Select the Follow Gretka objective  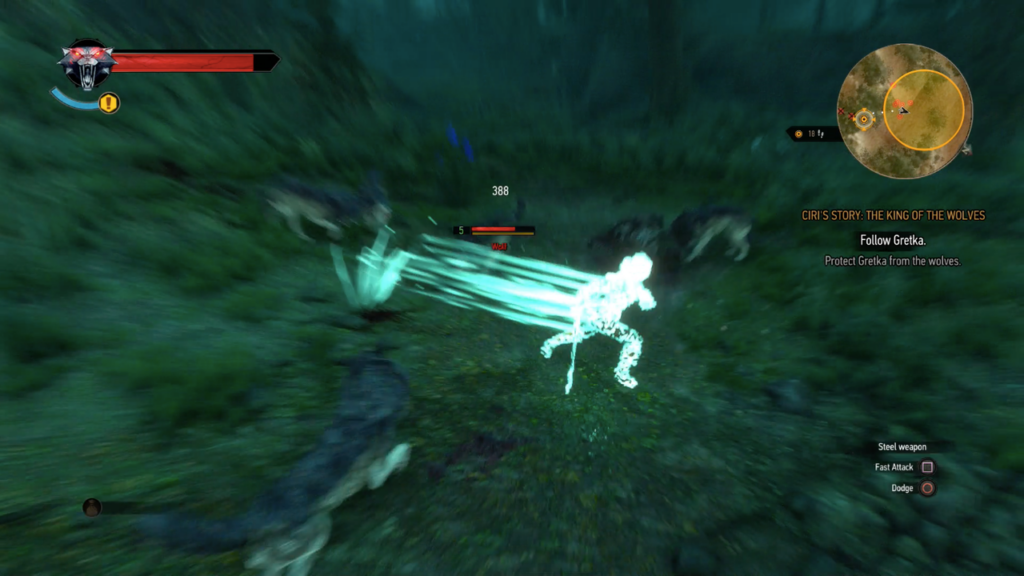(x=893, y=240)
